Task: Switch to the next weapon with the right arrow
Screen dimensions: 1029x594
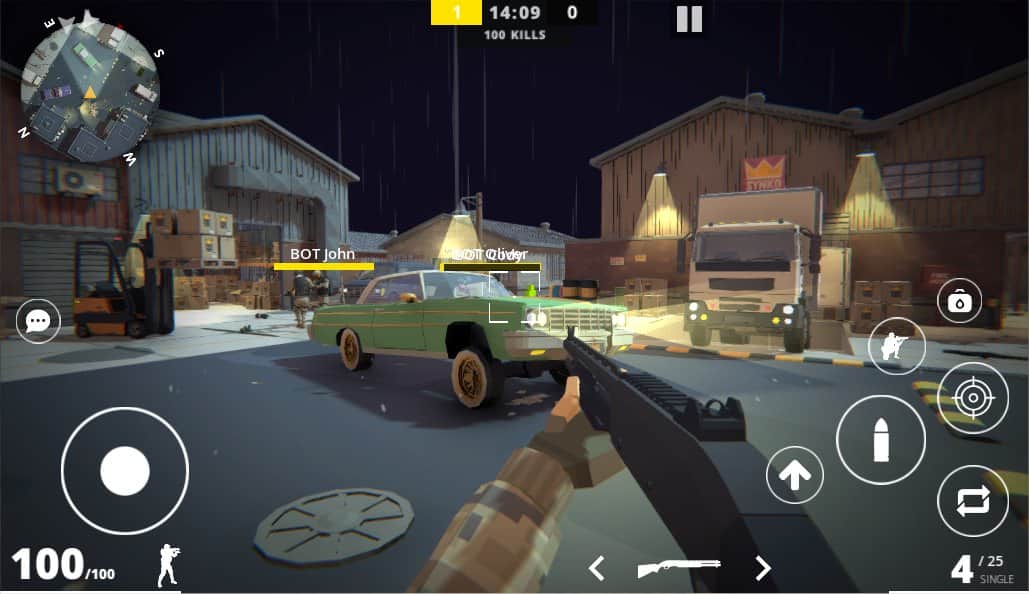Action: pyautogui.click(x=763, y=569)
